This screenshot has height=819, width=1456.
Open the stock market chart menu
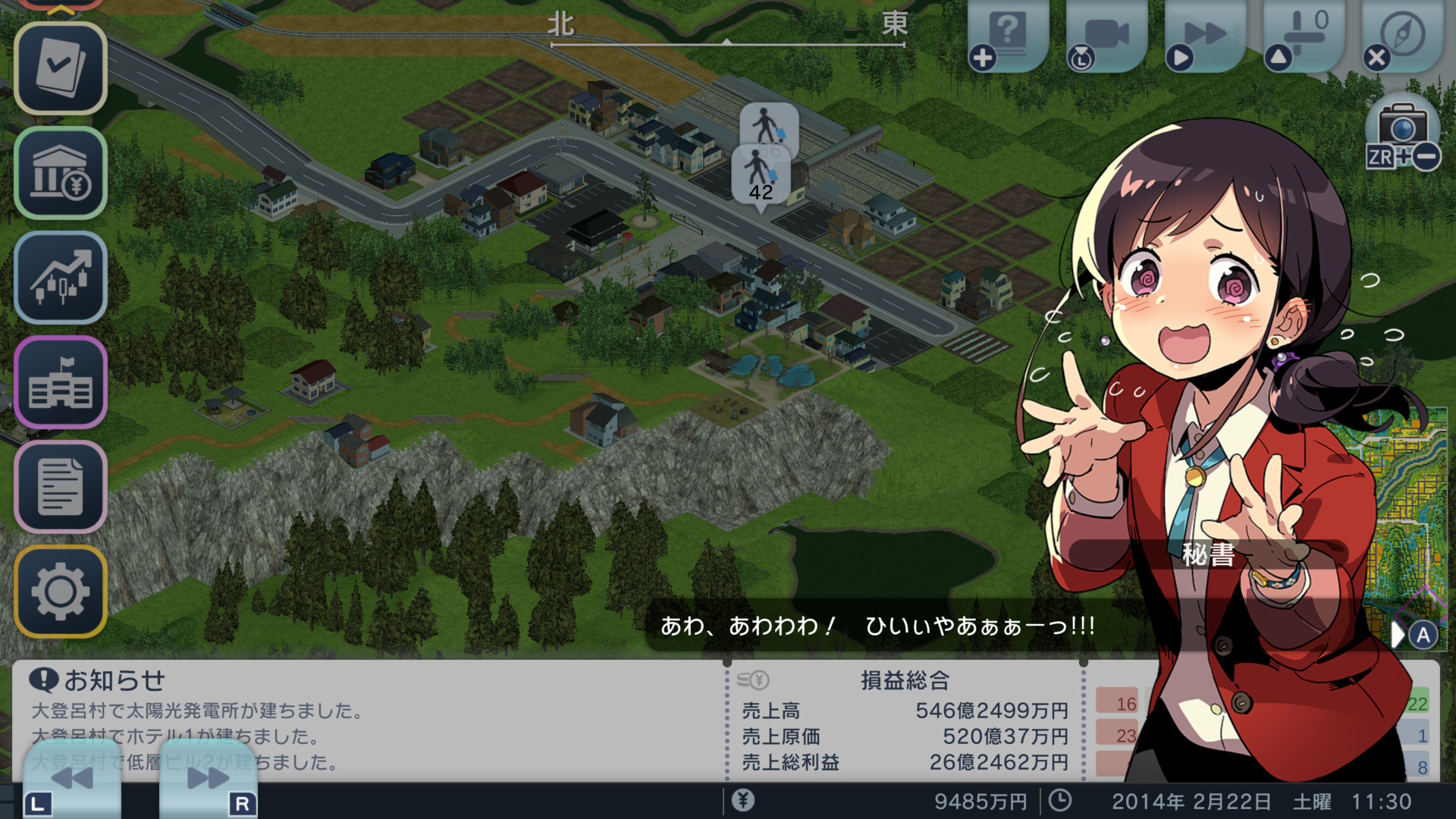(61, 278)
